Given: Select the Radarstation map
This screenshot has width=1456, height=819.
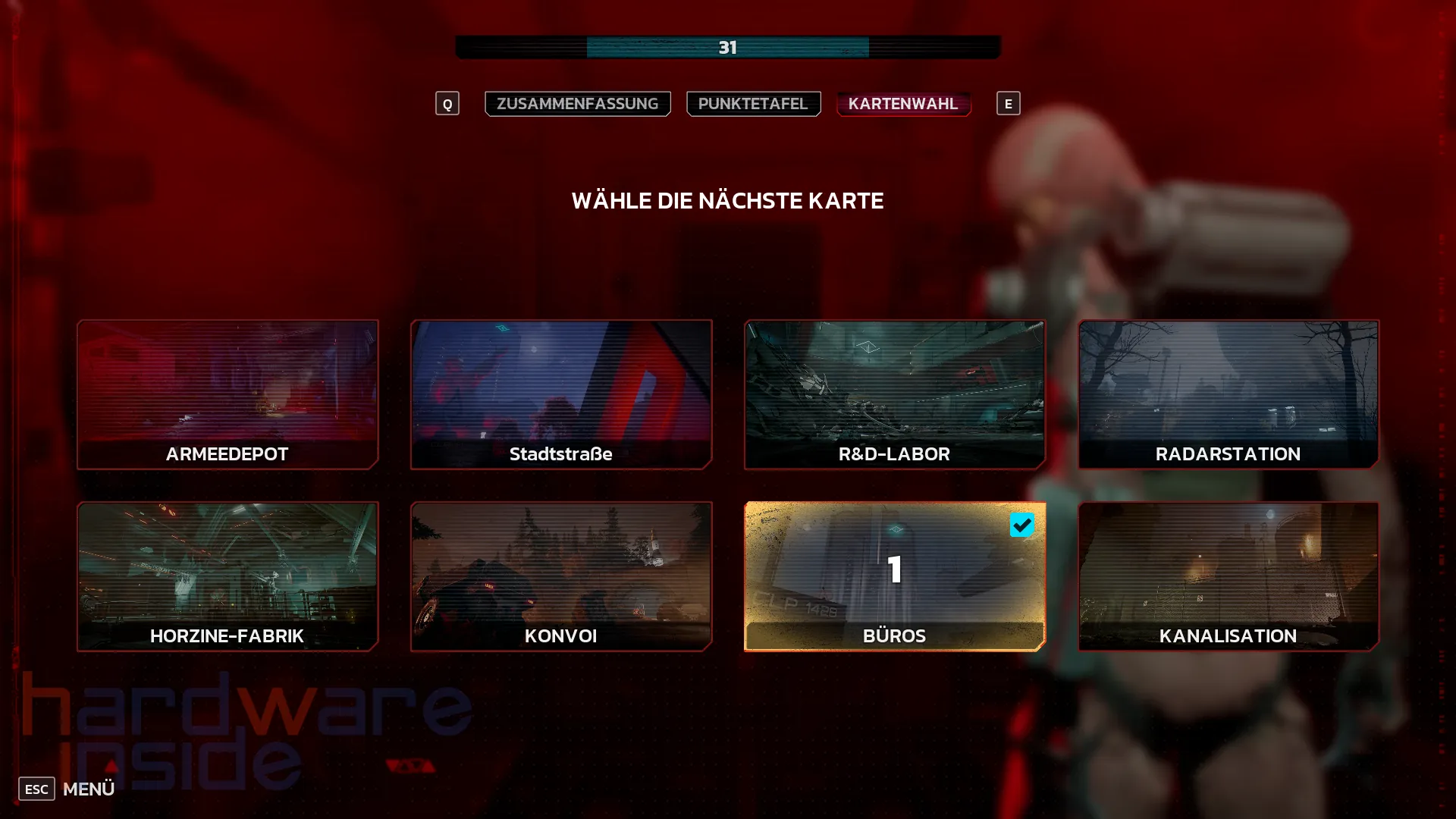Looking at the screenshot, I should (1228, 394).
